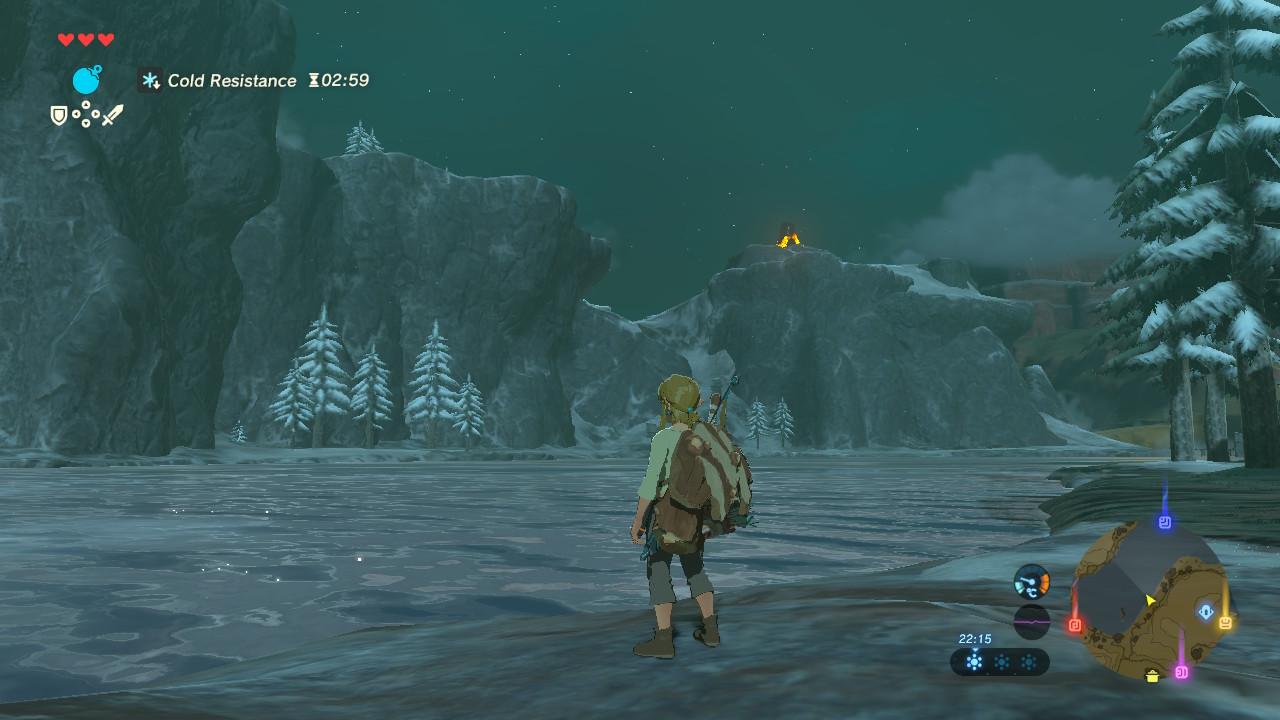
Task: Click the shield quick-select icon
Action: [59, 116]
